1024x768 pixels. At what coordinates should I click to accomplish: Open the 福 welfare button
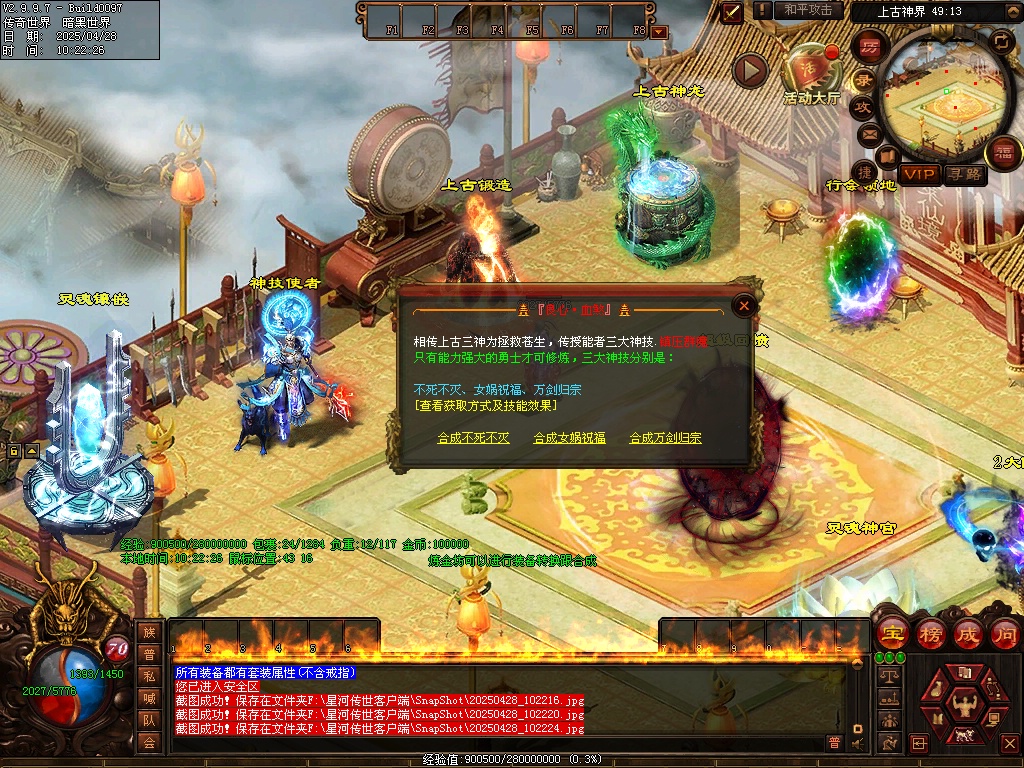point(1003,153)
